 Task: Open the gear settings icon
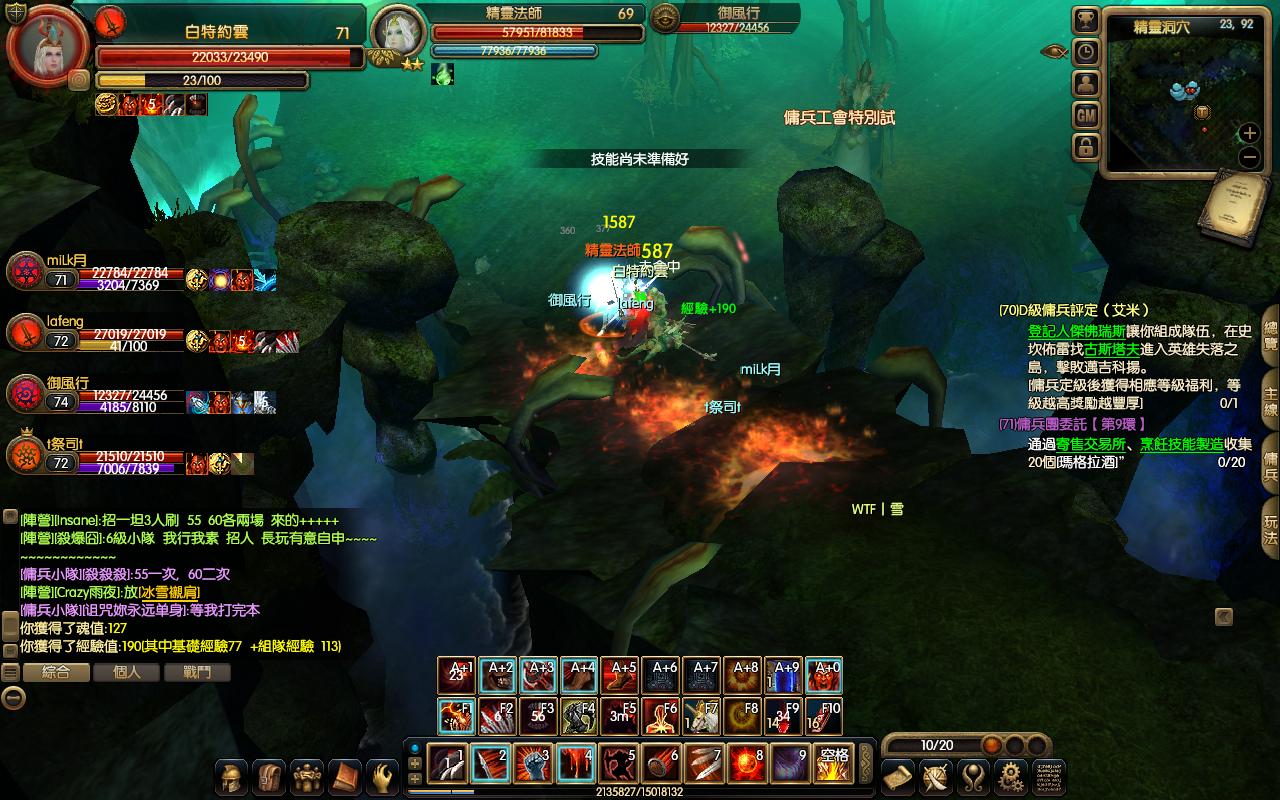pyautogui.click(x=1010, y=777)
